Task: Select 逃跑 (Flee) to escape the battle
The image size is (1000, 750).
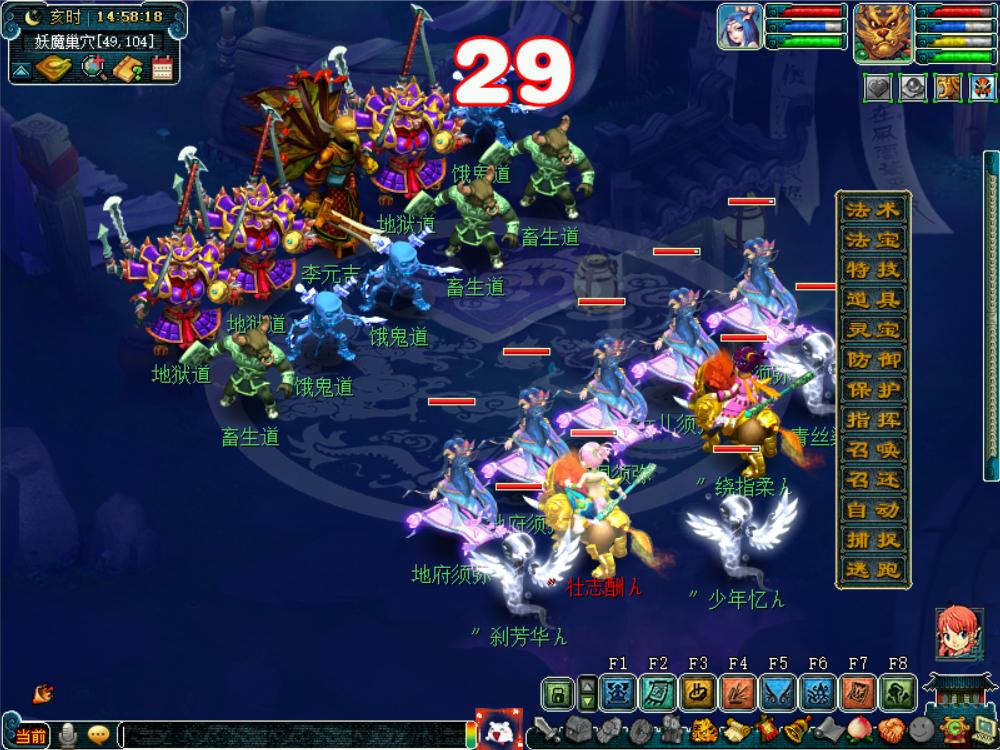Action: pyautogui.click(x=873, y=569)
